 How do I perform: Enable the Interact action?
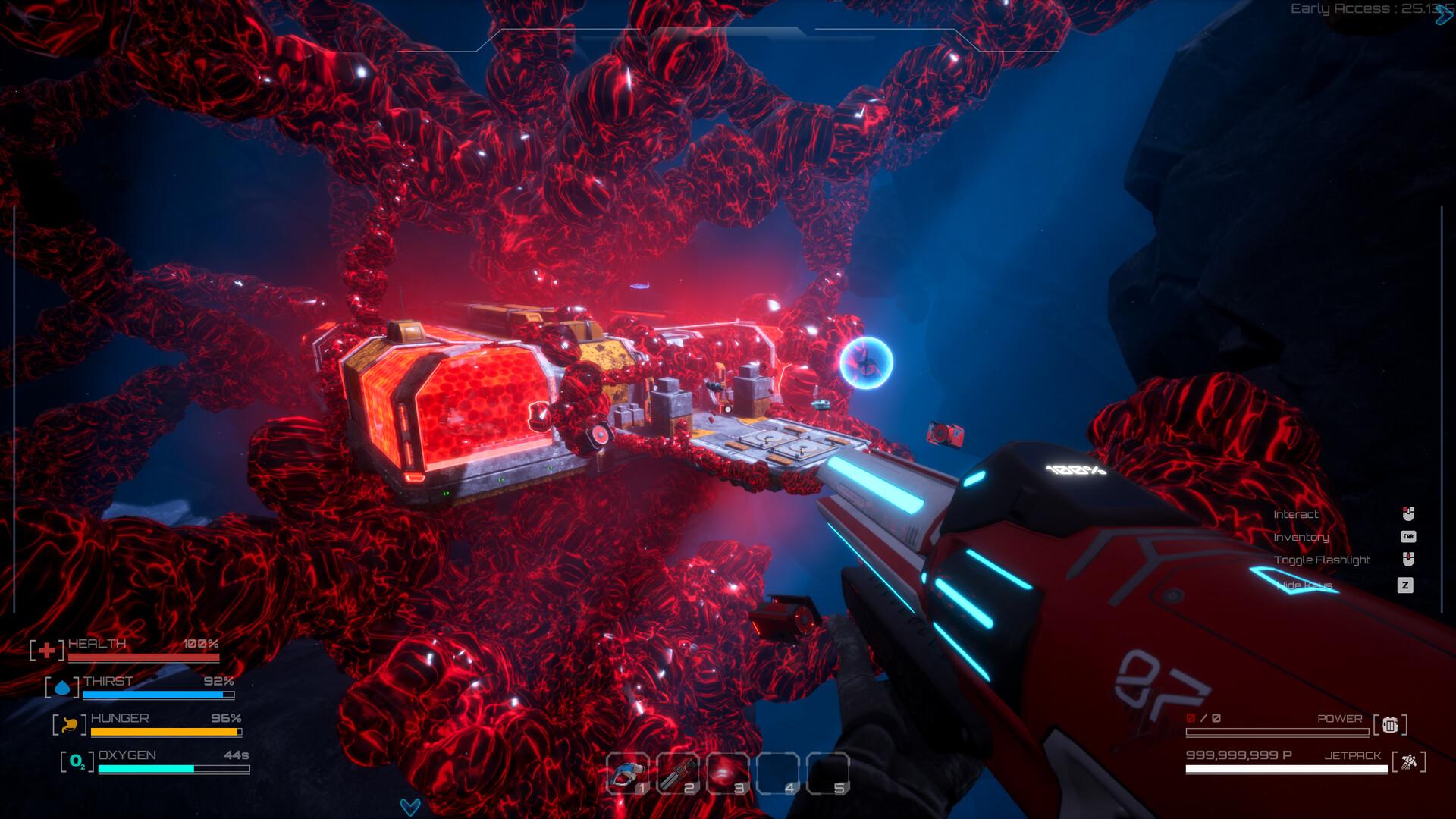(x=1297, y=513)
